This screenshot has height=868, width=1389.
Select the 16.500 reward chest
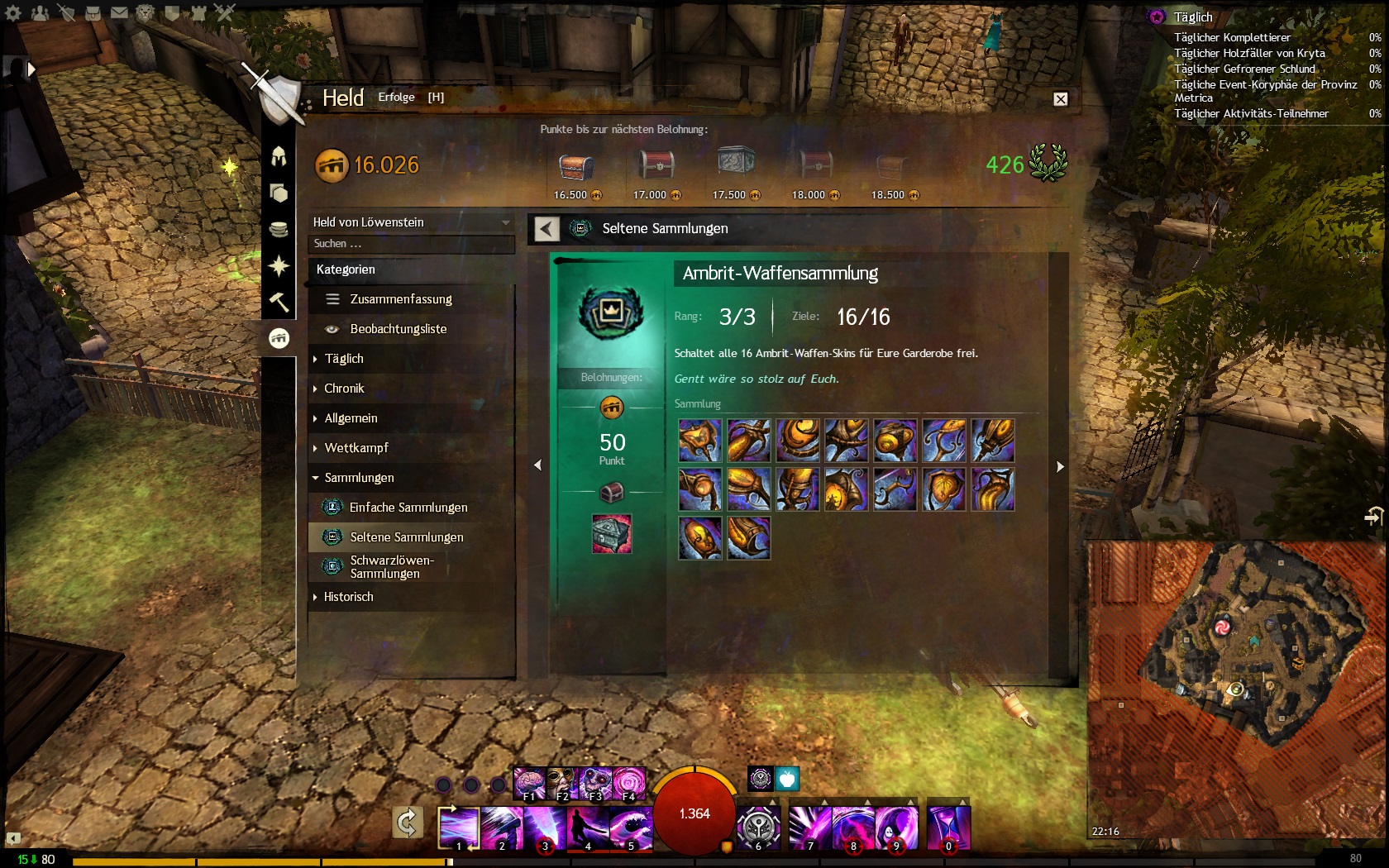[x=576, y=168]
